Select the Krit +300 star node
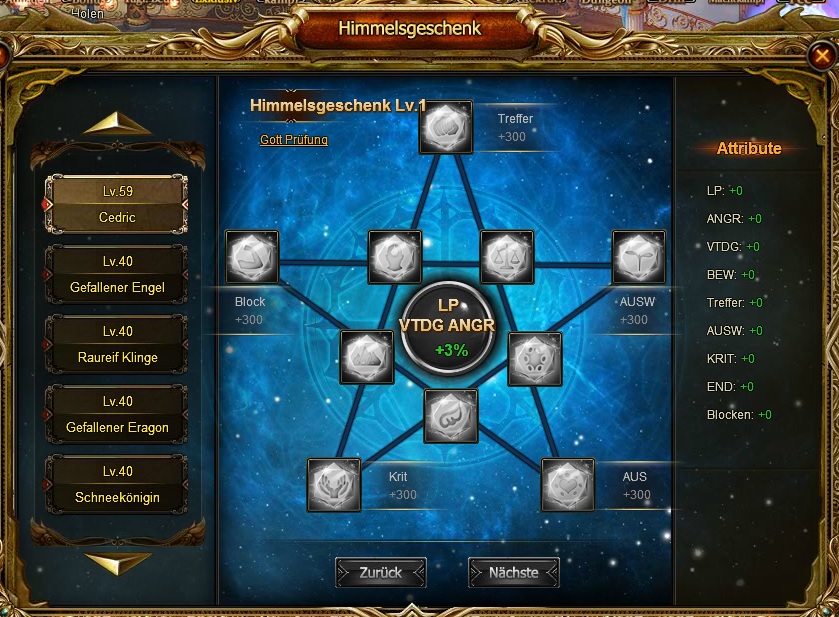Viewport: 839px width, 617px height. [334, 485]
